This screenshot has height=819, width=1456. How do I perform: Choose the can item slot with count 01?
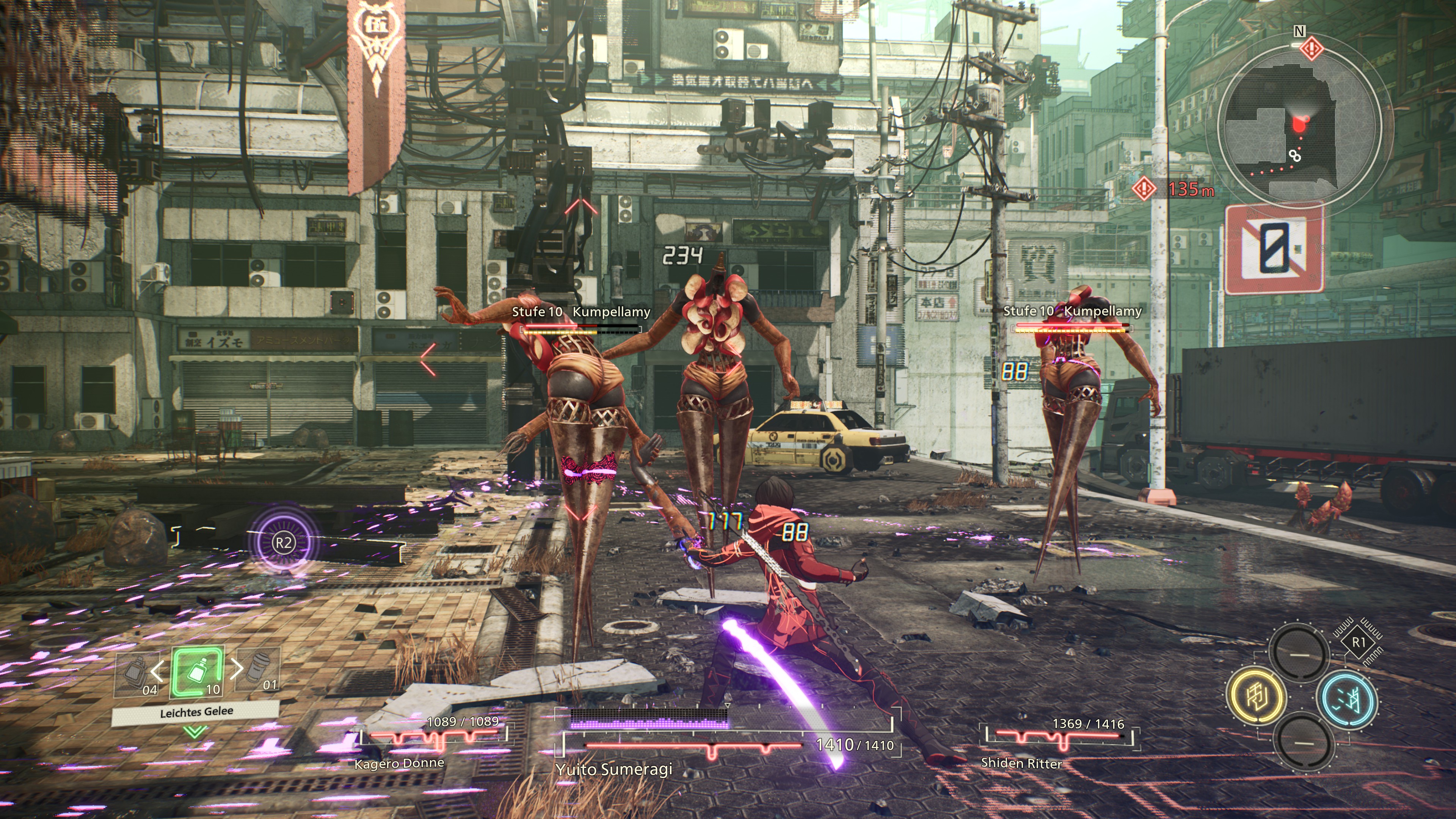click(262, 670)
